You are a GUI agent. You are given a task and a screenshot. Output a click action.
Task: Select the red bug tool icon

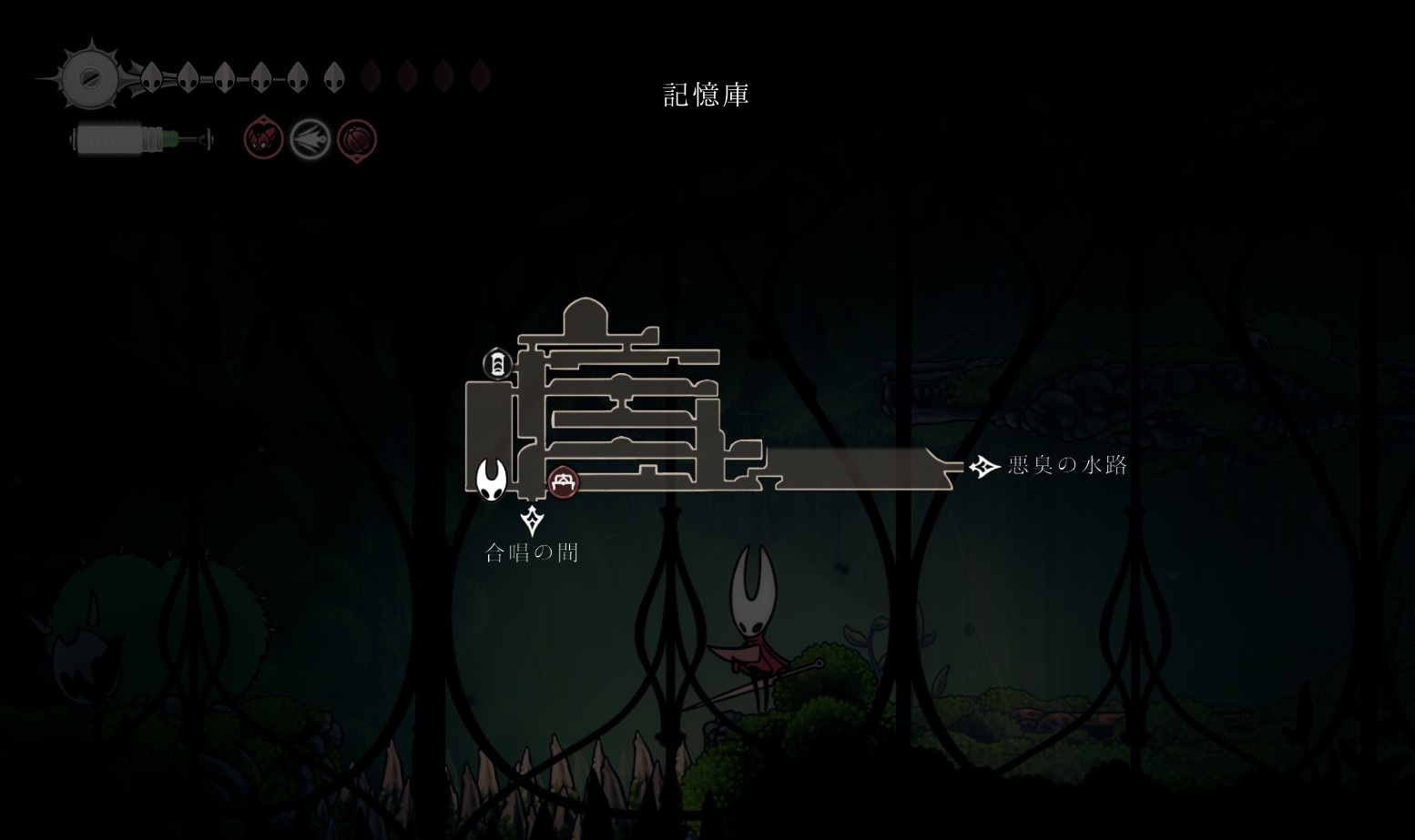263,139
